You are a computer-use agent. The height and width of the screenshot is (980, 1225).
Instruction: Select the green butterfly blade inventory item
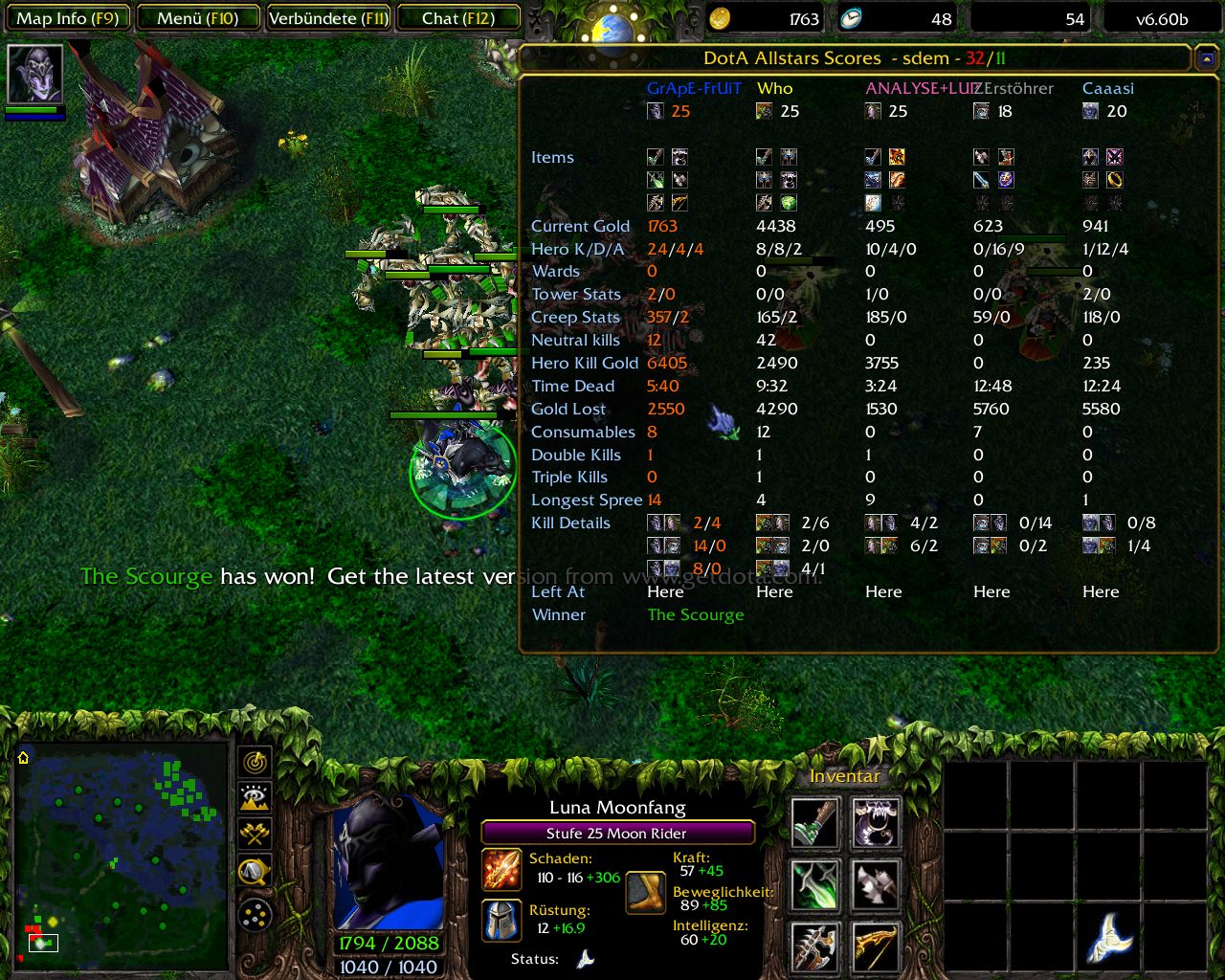[815, 884]
